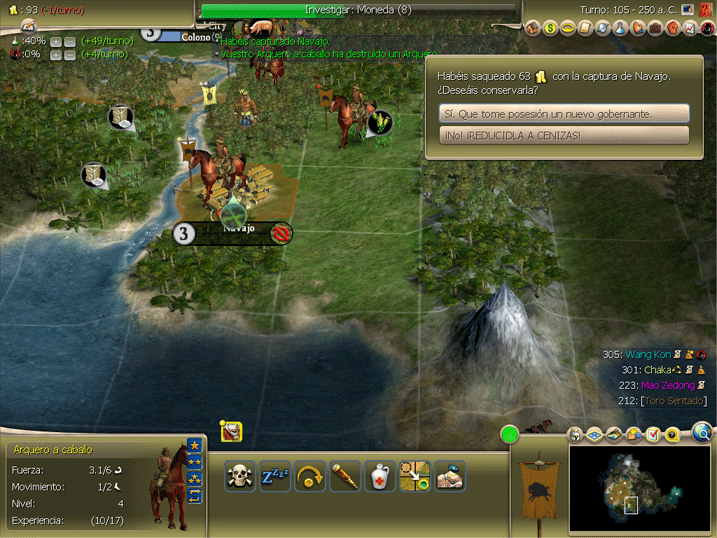Choose the single-star promotion for the unit
This screenshot has width=717, height=538.
pos(194,445)
